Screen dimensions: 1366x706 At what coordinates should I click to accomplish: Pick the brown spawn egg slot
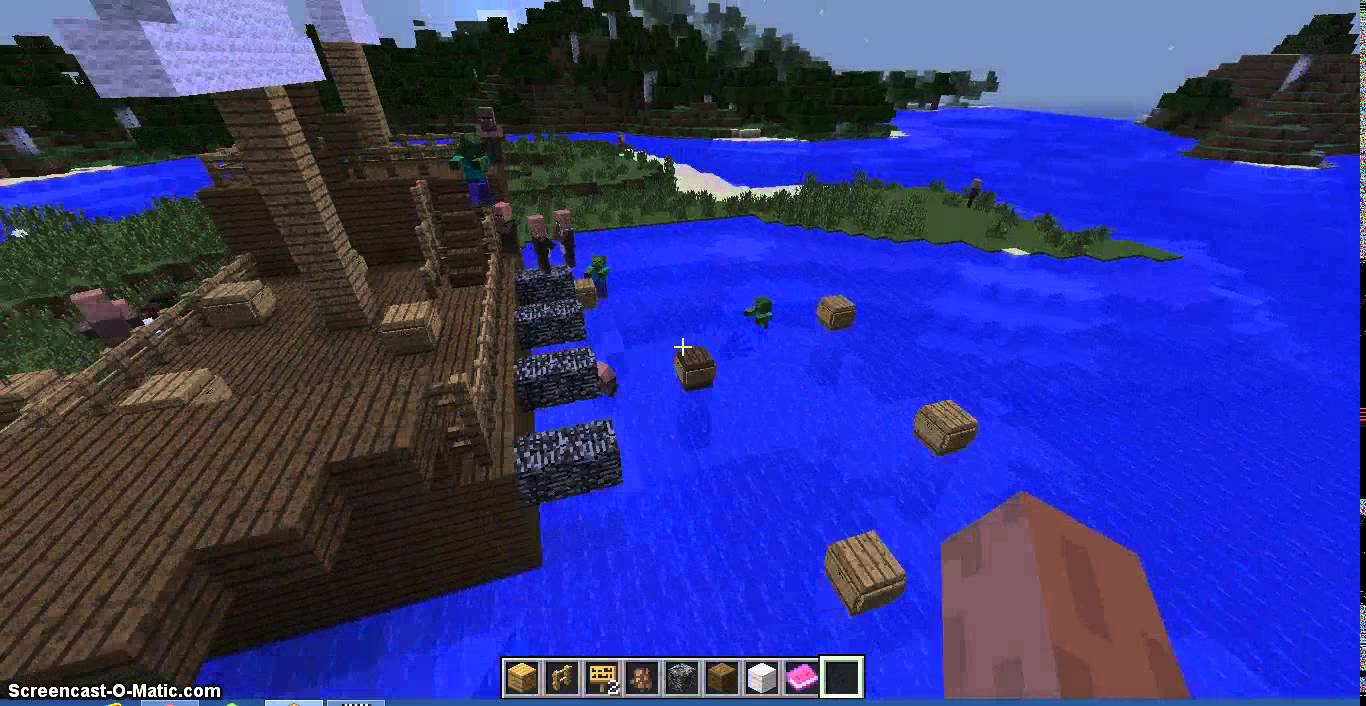click(642, 678)
